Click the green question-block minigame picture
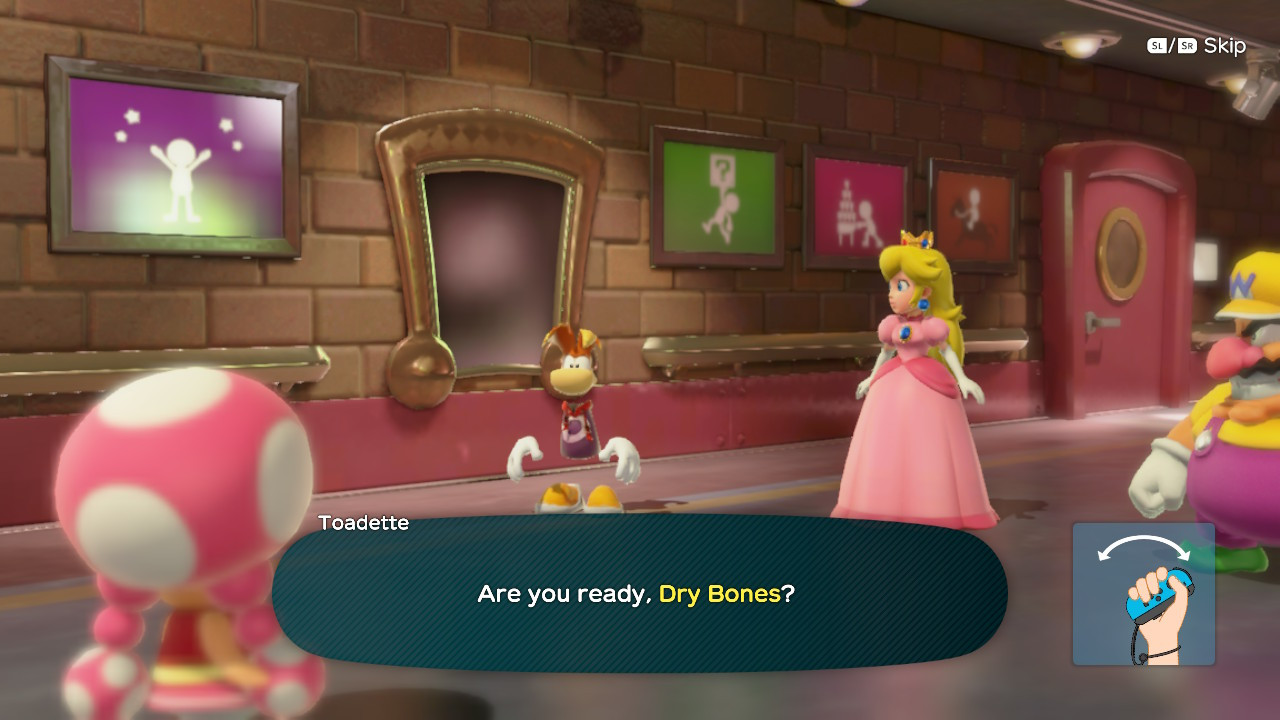Image resolution: width=1280 pixels, height=720 pixels. (716, 197)
